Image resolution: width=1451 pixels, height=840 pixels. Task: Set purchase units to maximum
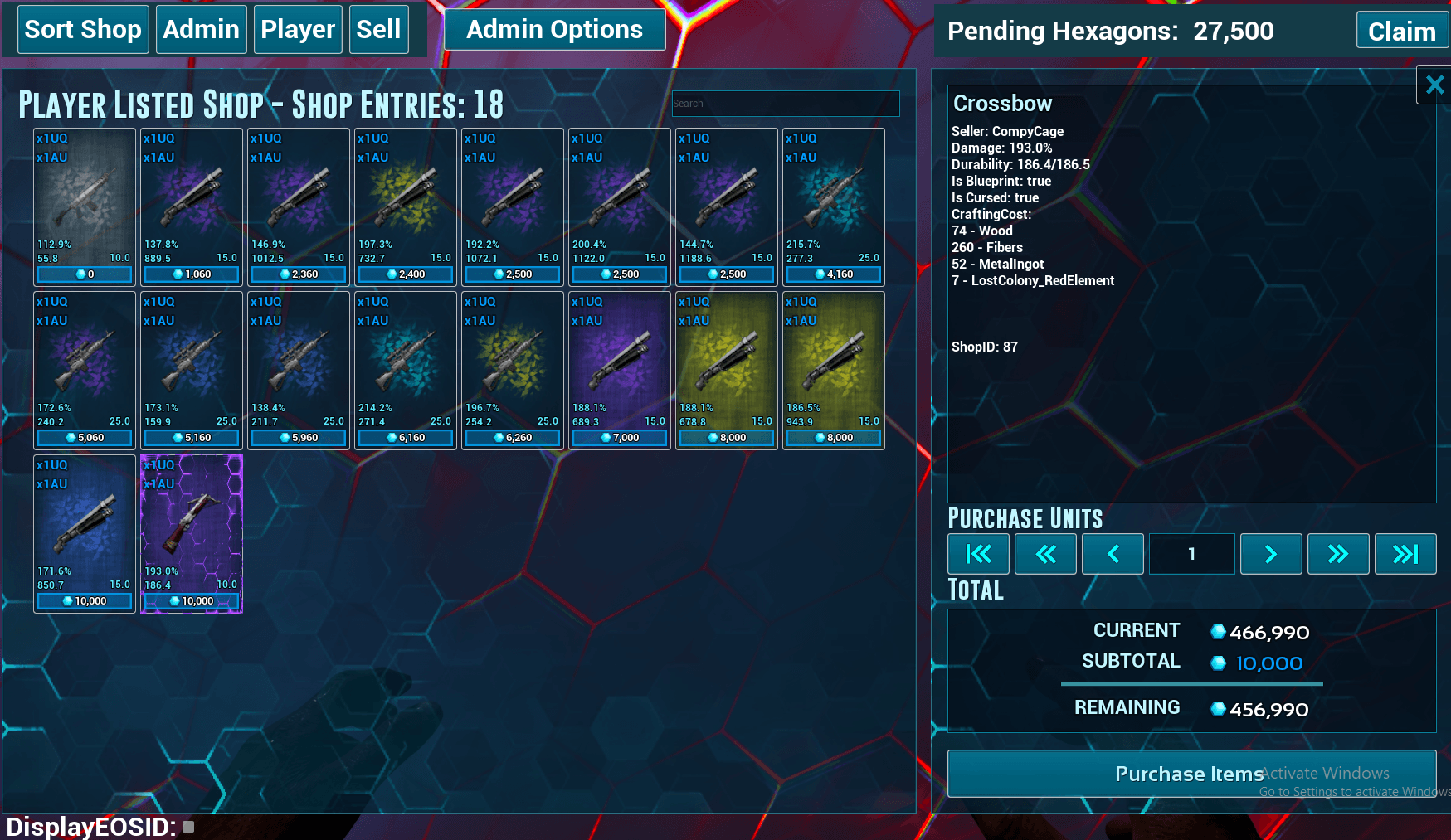tap(1405, 554)
